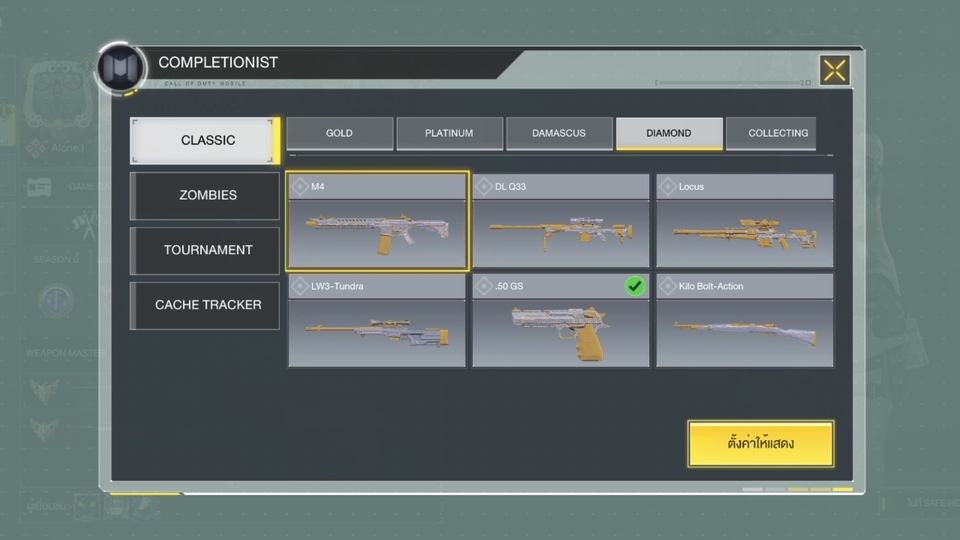Open the Zombies category
Image resolution: width=960 pixels, height=540 pixels.
206,195
